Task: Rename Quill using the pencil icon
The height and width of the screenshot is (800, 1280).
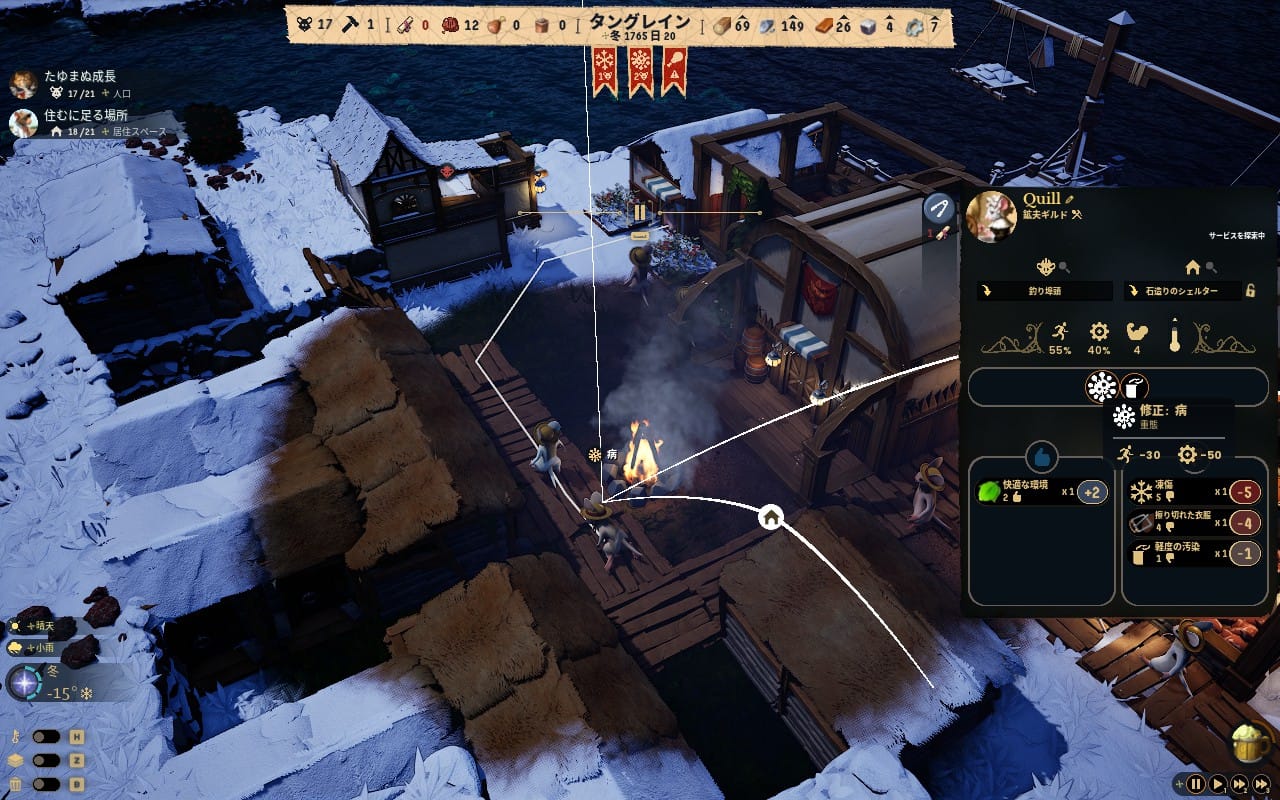Action: [x=1069, y=199]
